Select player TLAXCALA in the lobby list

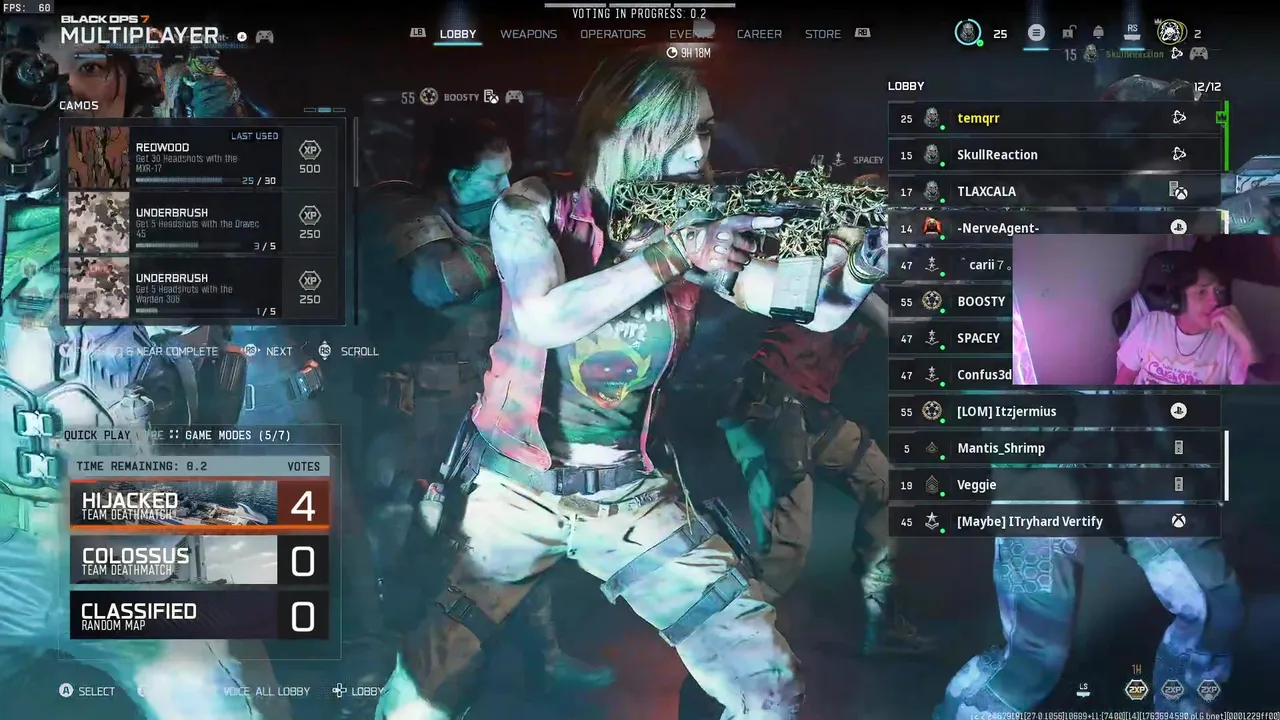pos(1054,191)
